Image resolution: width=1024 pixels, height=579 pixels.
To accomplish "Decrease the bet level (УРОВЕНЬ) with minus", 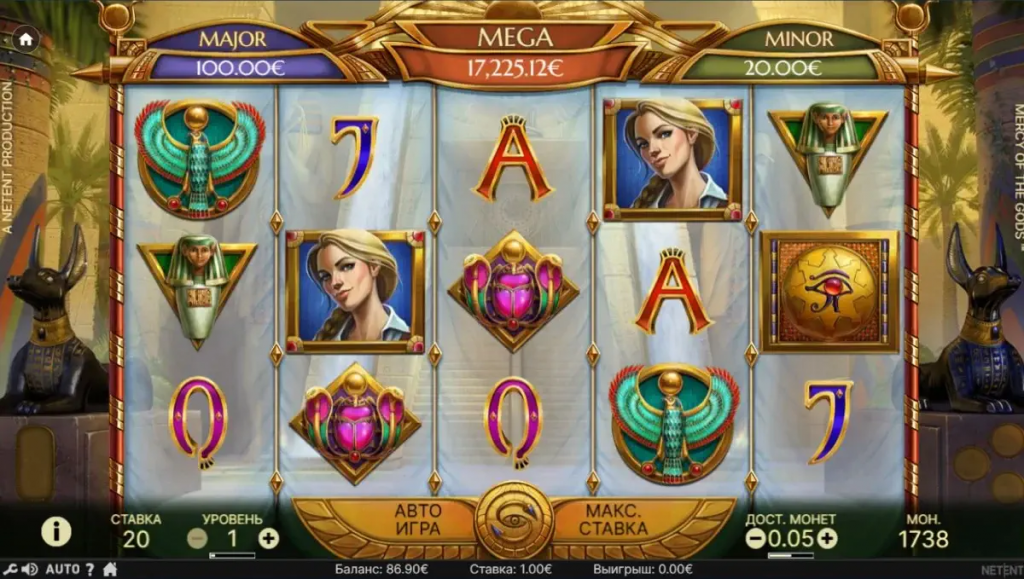I will [x=197, y=538].
